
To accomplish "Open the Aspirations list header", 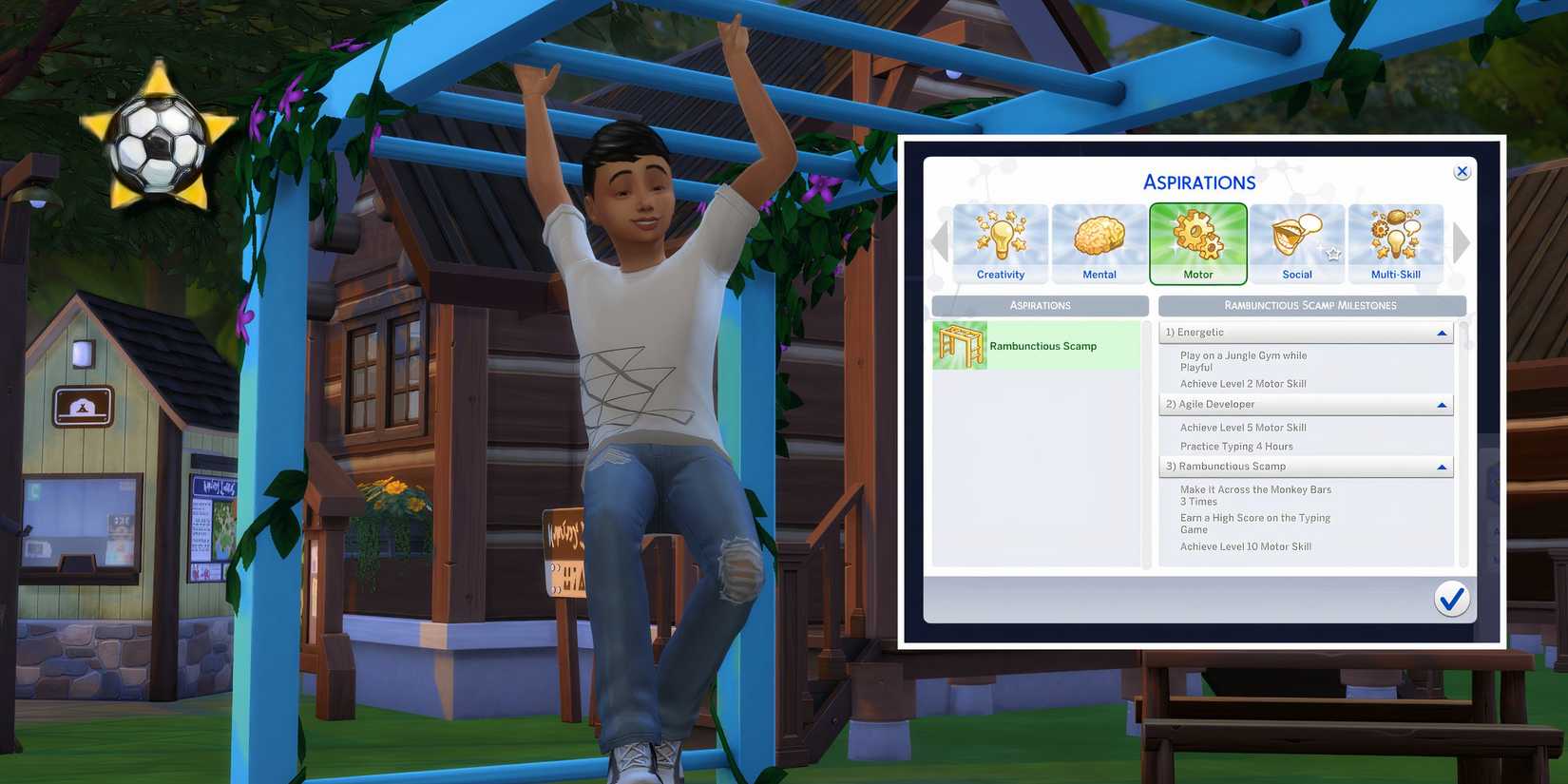I will click(x=1040, y=305).
